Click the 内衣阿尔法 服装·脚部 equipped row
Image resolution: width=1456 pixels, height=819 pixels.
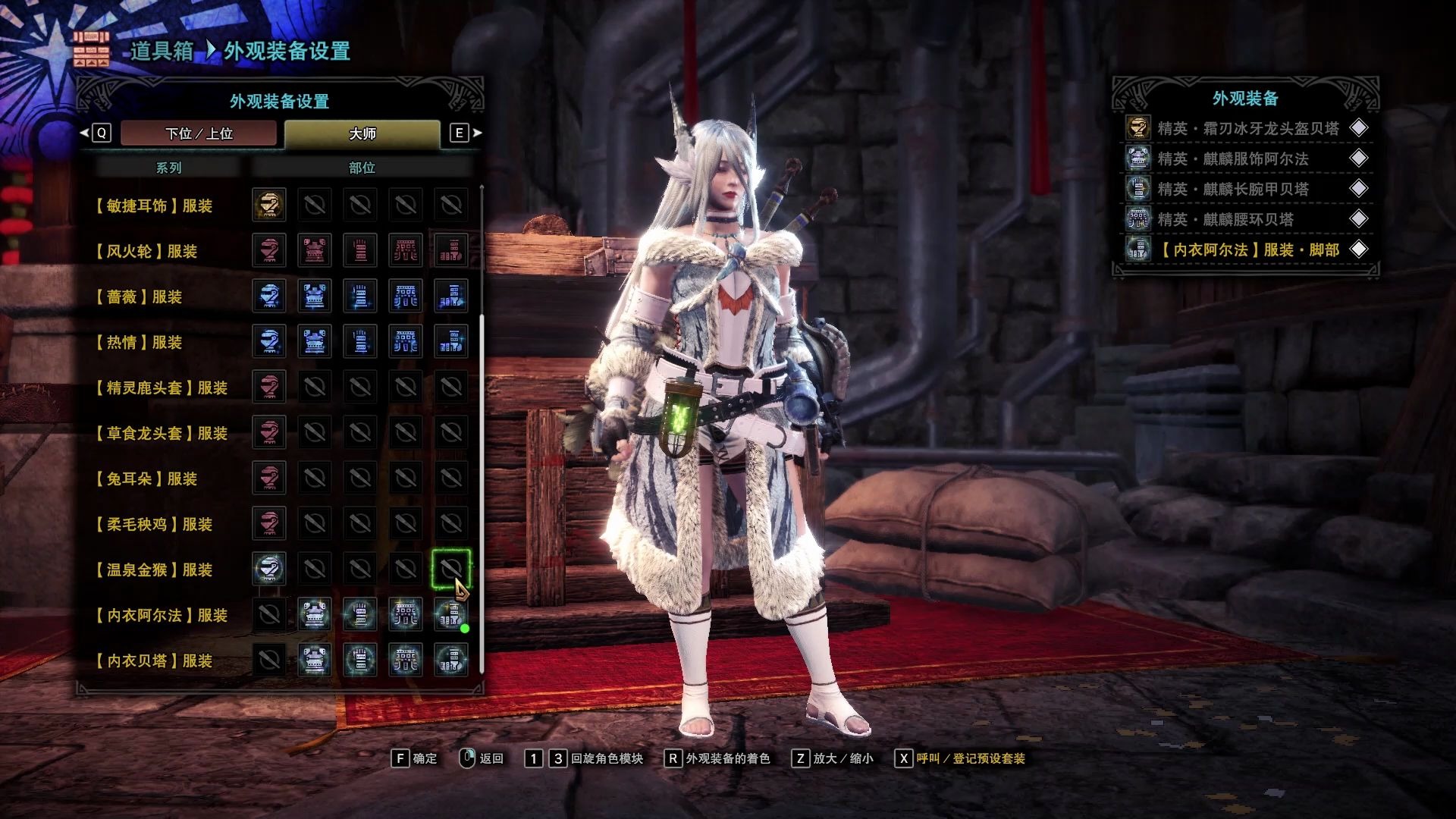1246,249
